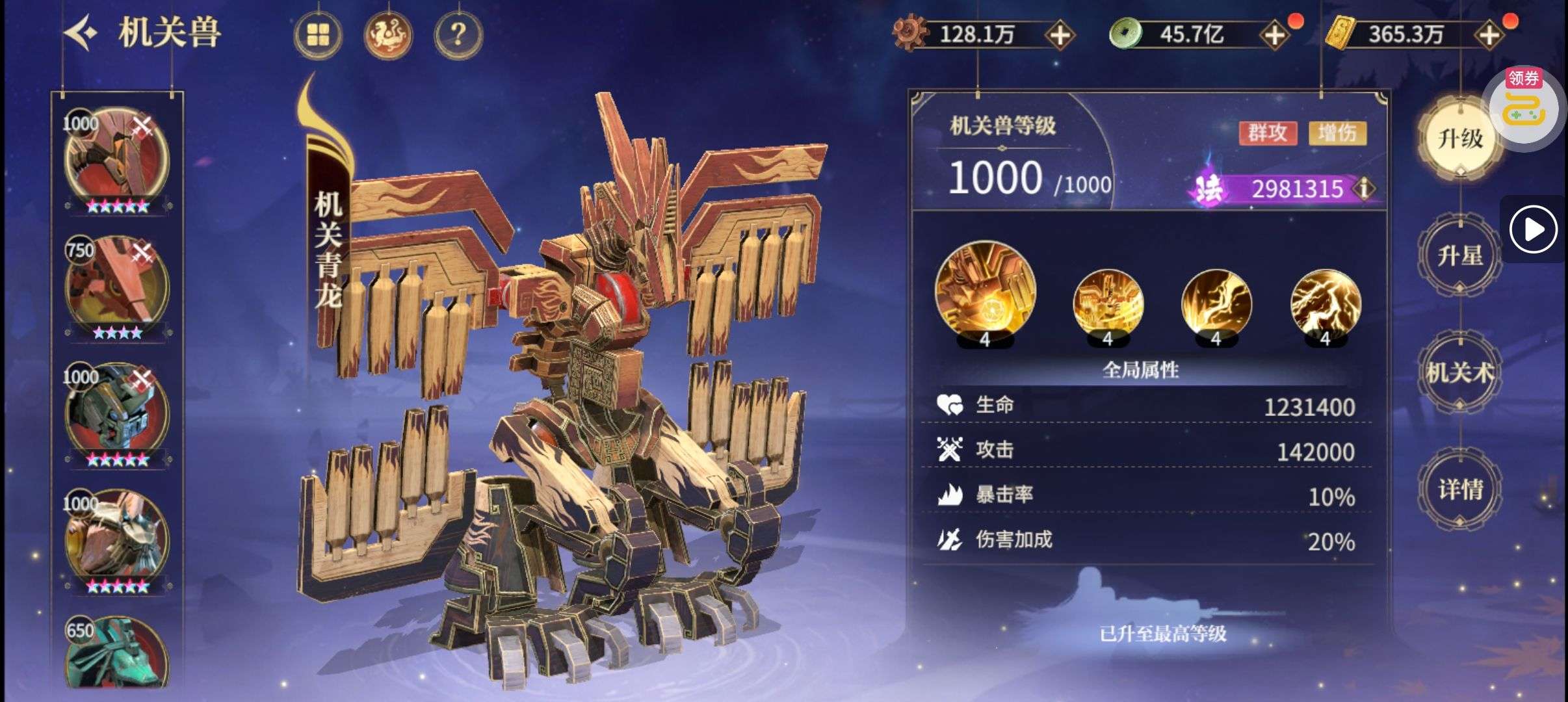Add more gold tickets with plus button
Image resolution: width=1568 pixels, height=702 pixels.
1489,35
